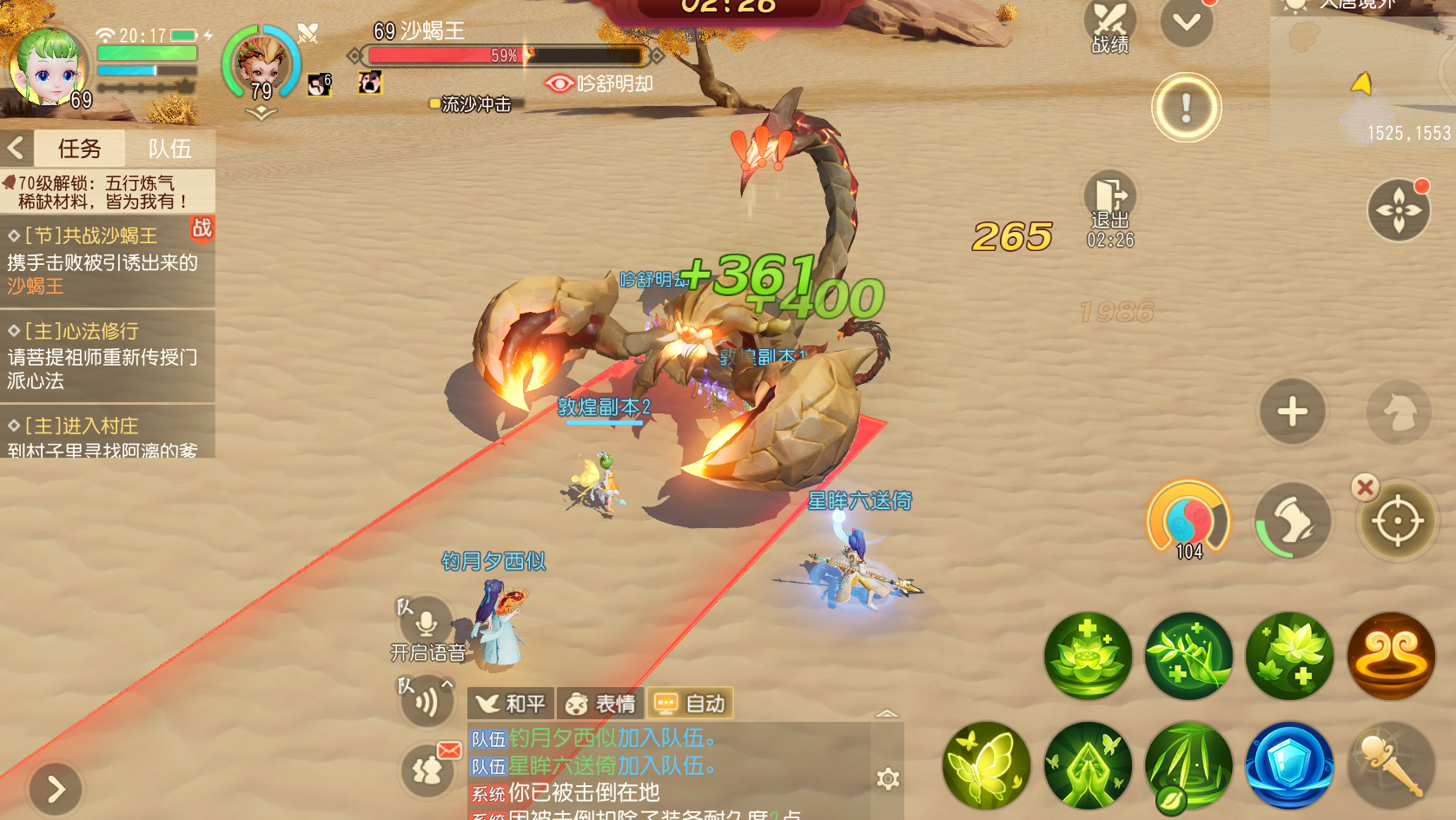Open the 战绩 battle stats
This screenshot has height=820, width=1456.
point(1109,28)
